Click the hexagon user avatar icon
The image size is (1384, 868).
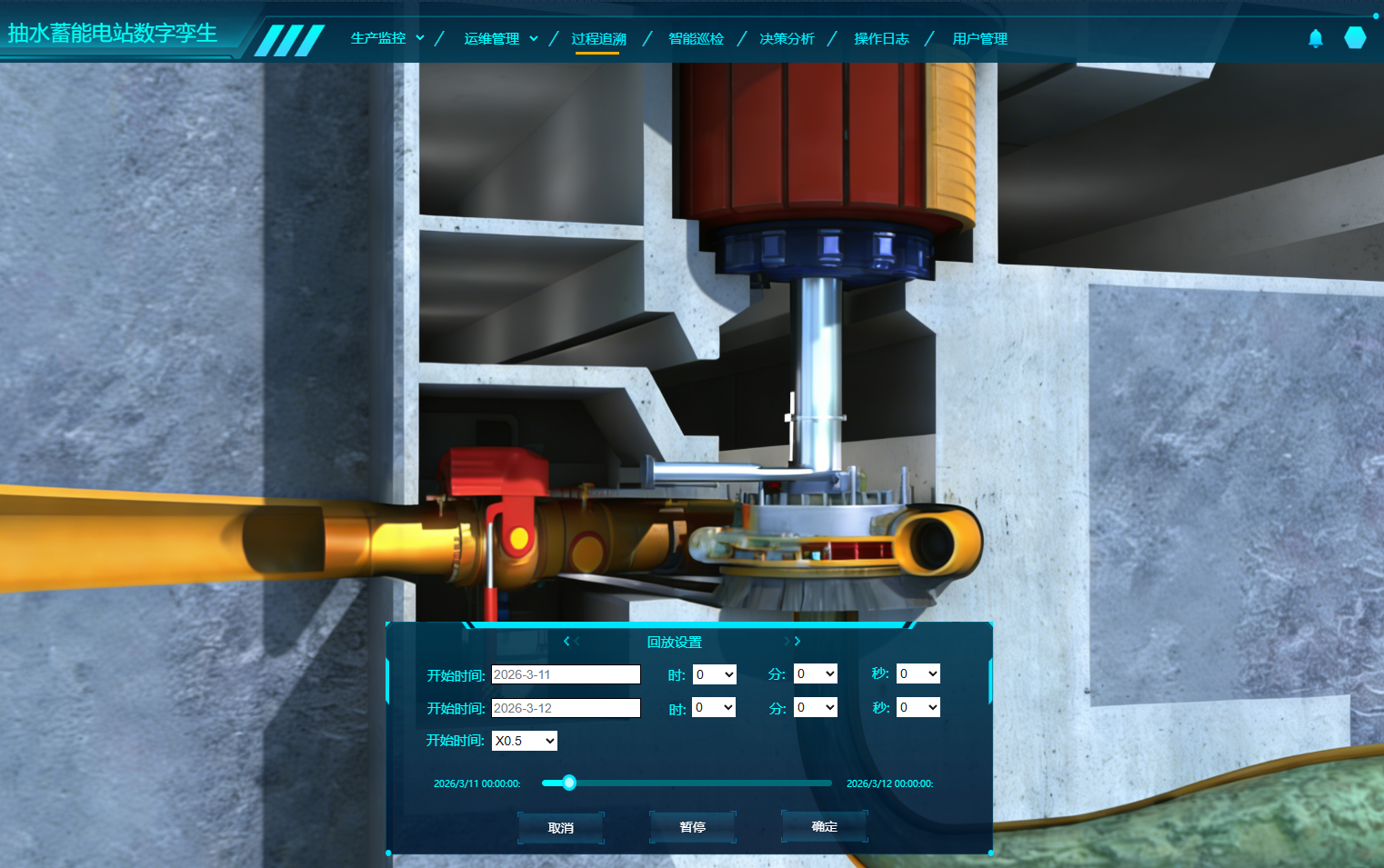pyautogui.click(x=1355, y=38)
